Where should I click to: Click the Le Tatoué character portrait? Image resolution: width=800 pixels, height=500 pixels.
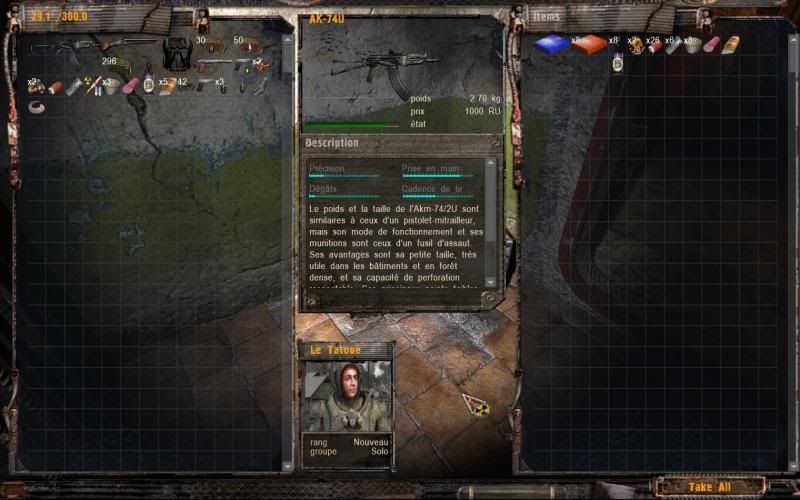346,396
